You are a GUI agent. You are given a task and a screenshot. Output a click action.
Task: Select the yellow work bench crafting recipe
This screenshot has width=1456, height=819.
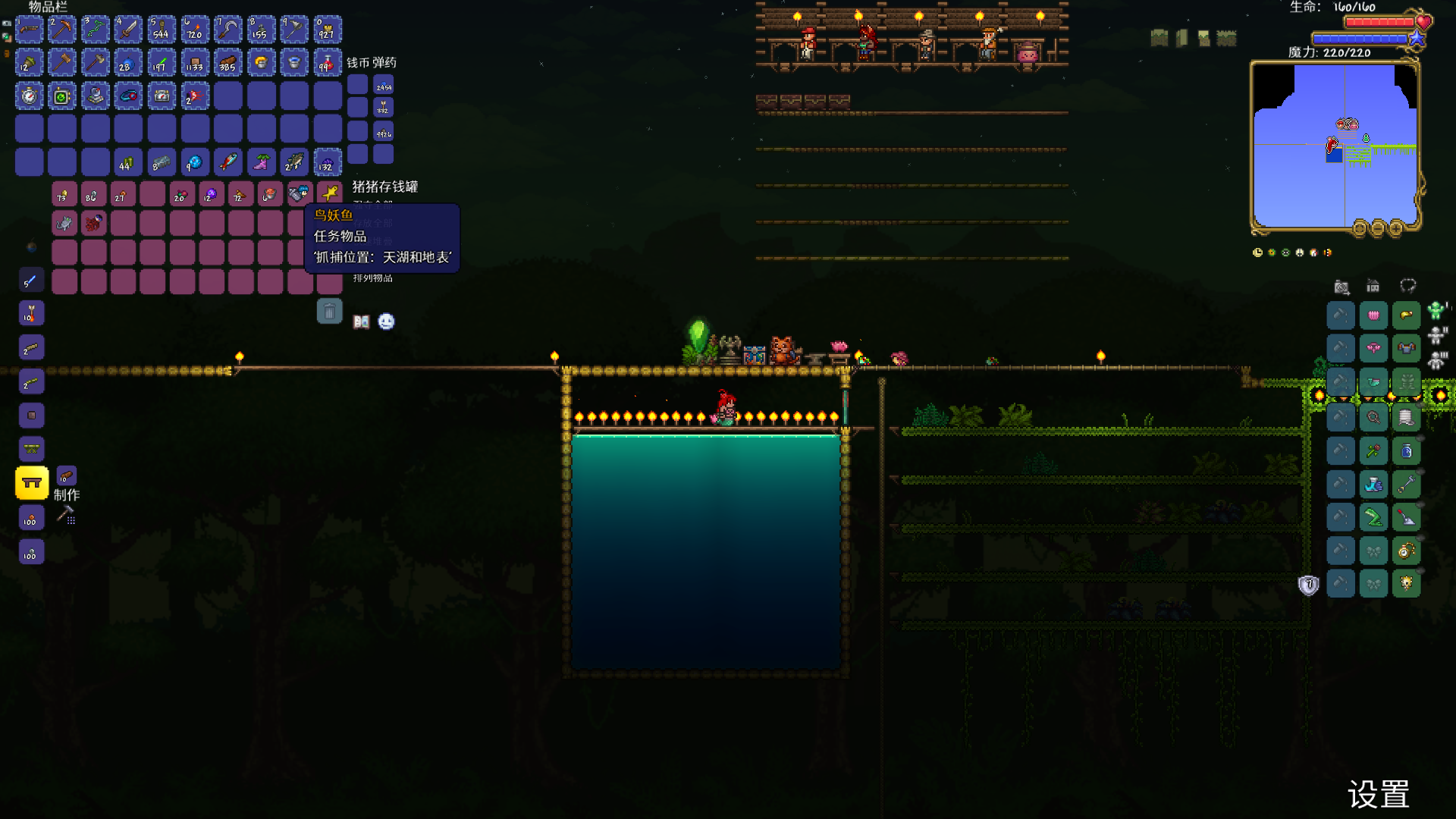click(32, 483)
